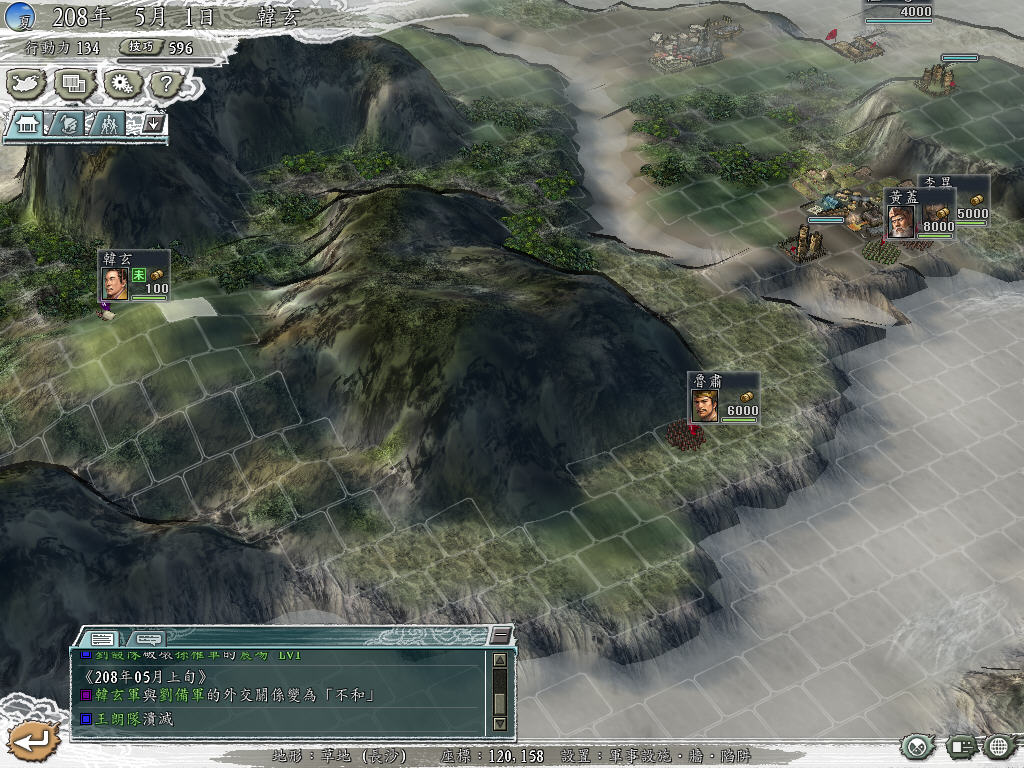Toggle the grid globe display button
The image size is (1024, 768).
[999, 746]
